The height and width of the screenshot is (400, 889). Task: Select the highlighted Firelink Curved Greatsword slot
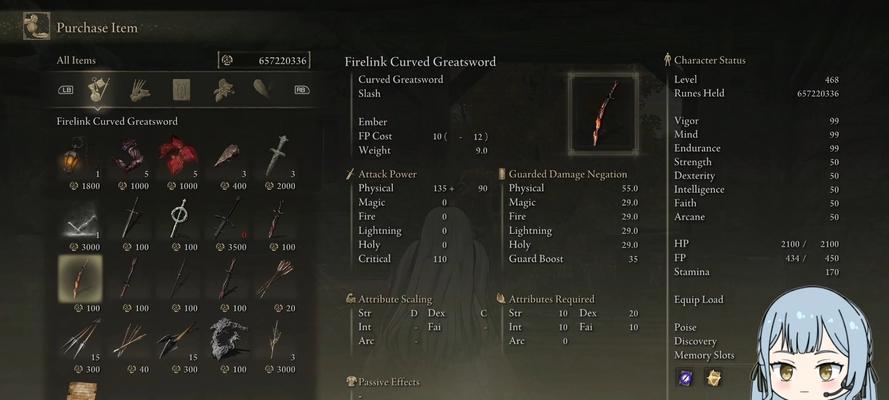[x=81, y=279]
